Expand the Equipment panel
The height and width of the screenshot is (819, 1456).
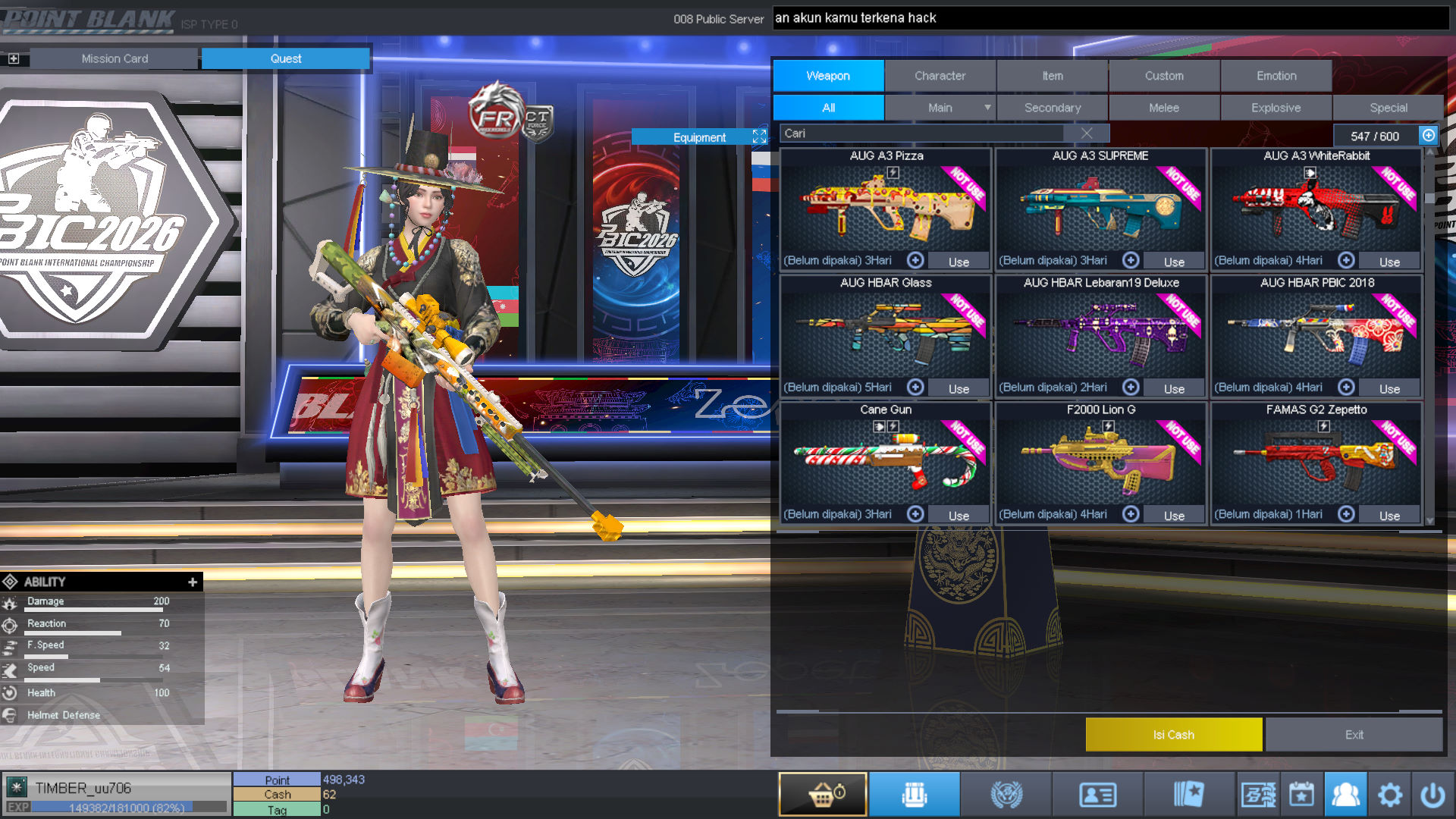pos(759,136)
